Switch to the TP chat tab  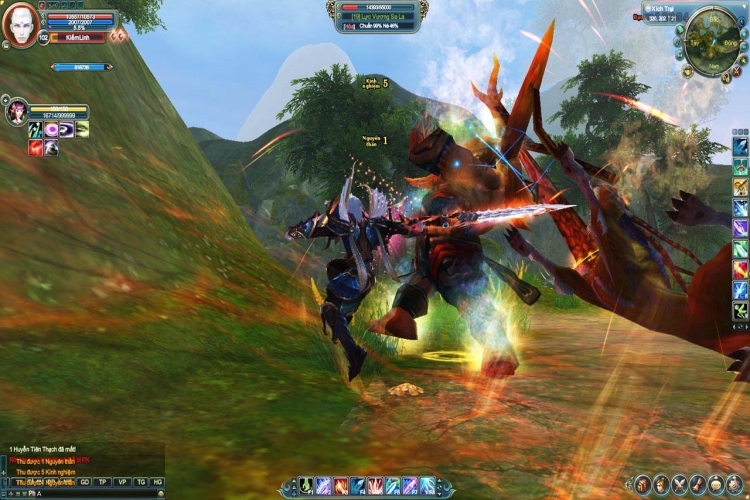pyautogui.click(x=103, y=482)
